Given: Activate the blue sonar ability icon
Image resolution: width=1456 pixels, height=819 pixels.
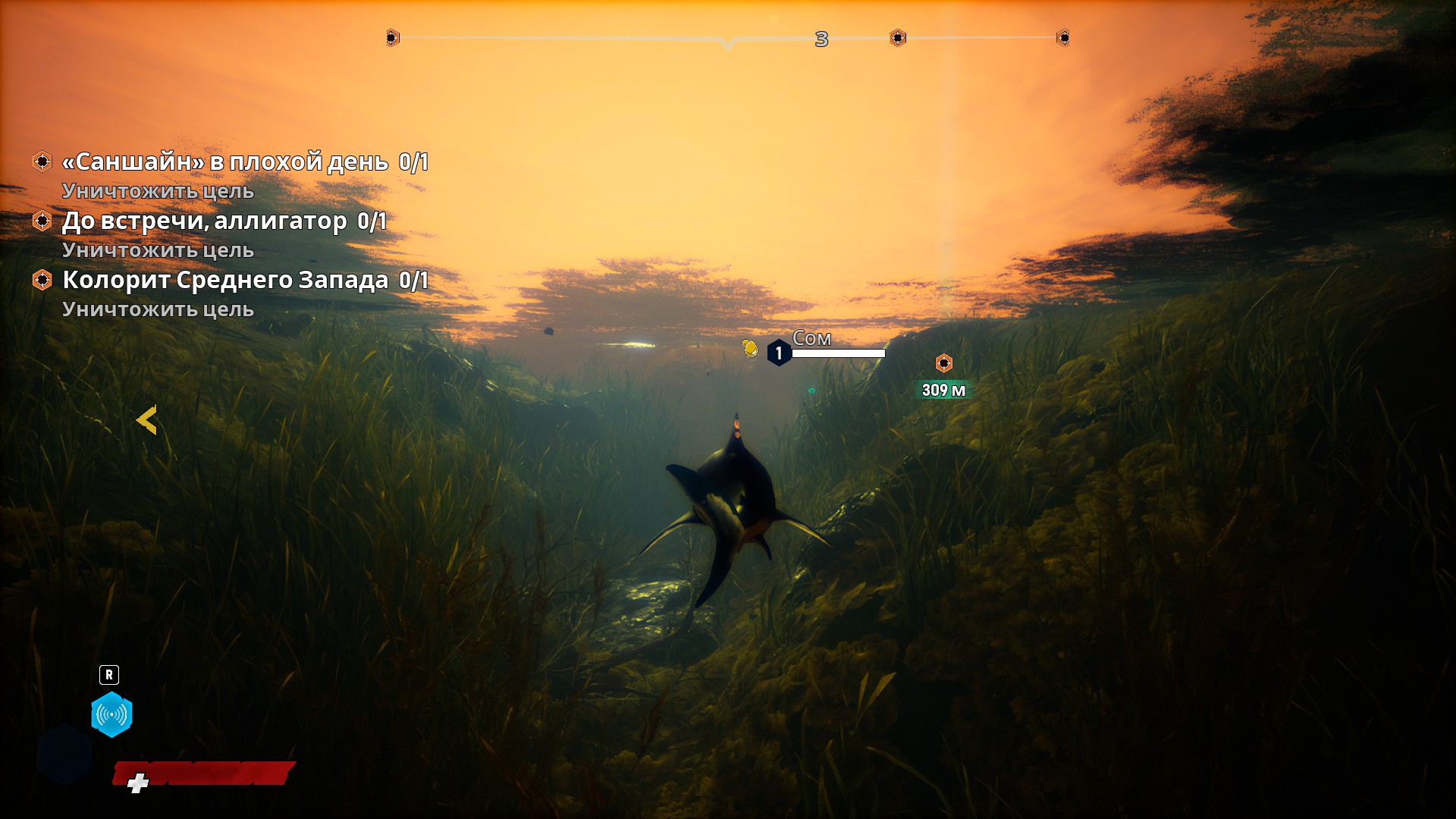Looking at the screenshot, I should (111, 714).
